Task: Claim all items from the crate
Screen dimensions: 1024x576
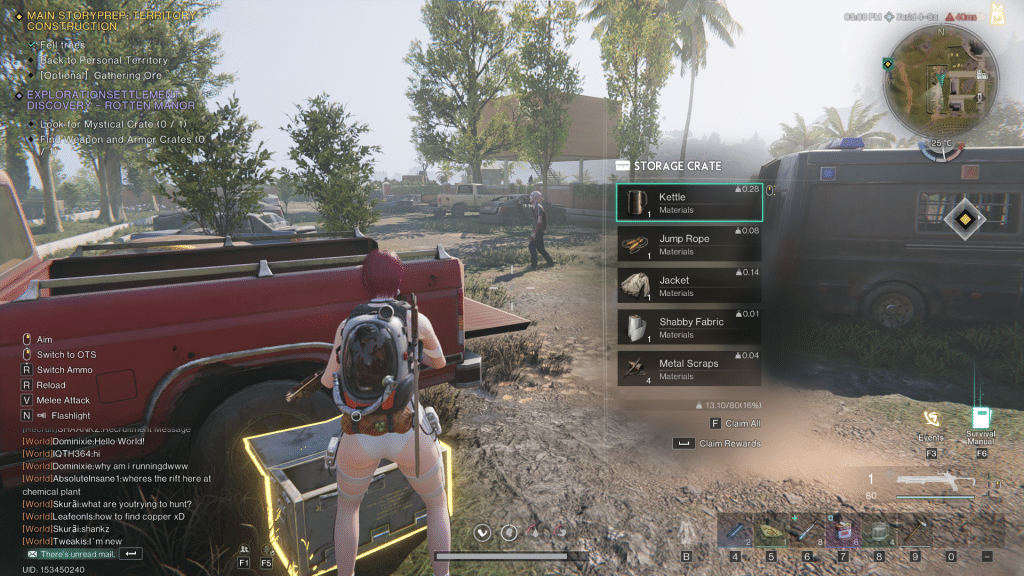Action: coord(728,424)
